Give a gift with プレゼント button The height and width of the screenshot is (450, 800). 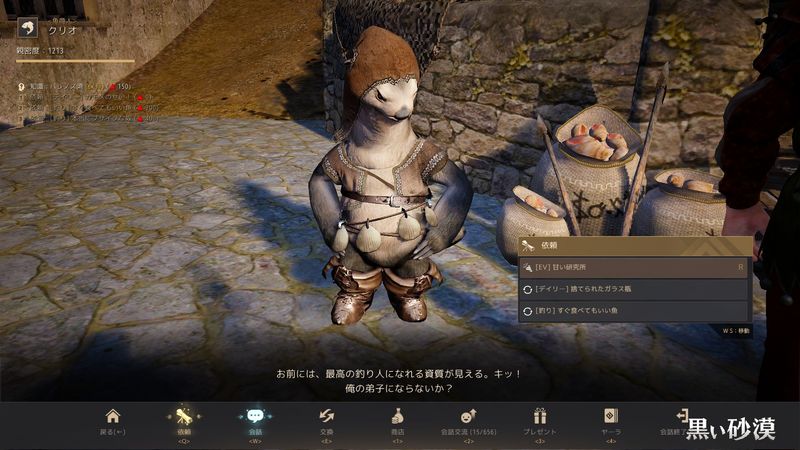tap(540, 421)
